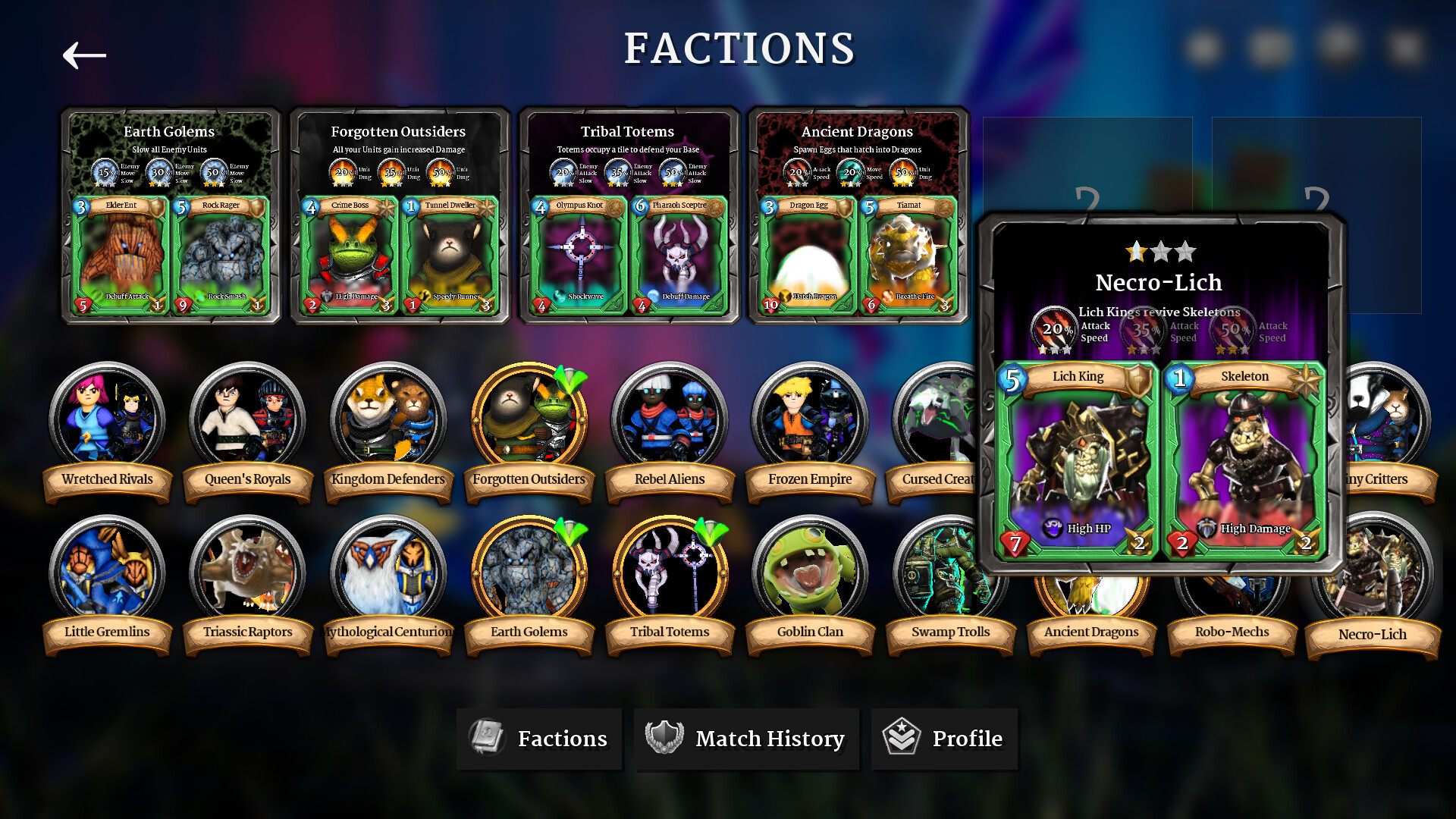
Task: Switch to the Match History tab
Action: tap(747, 739)
